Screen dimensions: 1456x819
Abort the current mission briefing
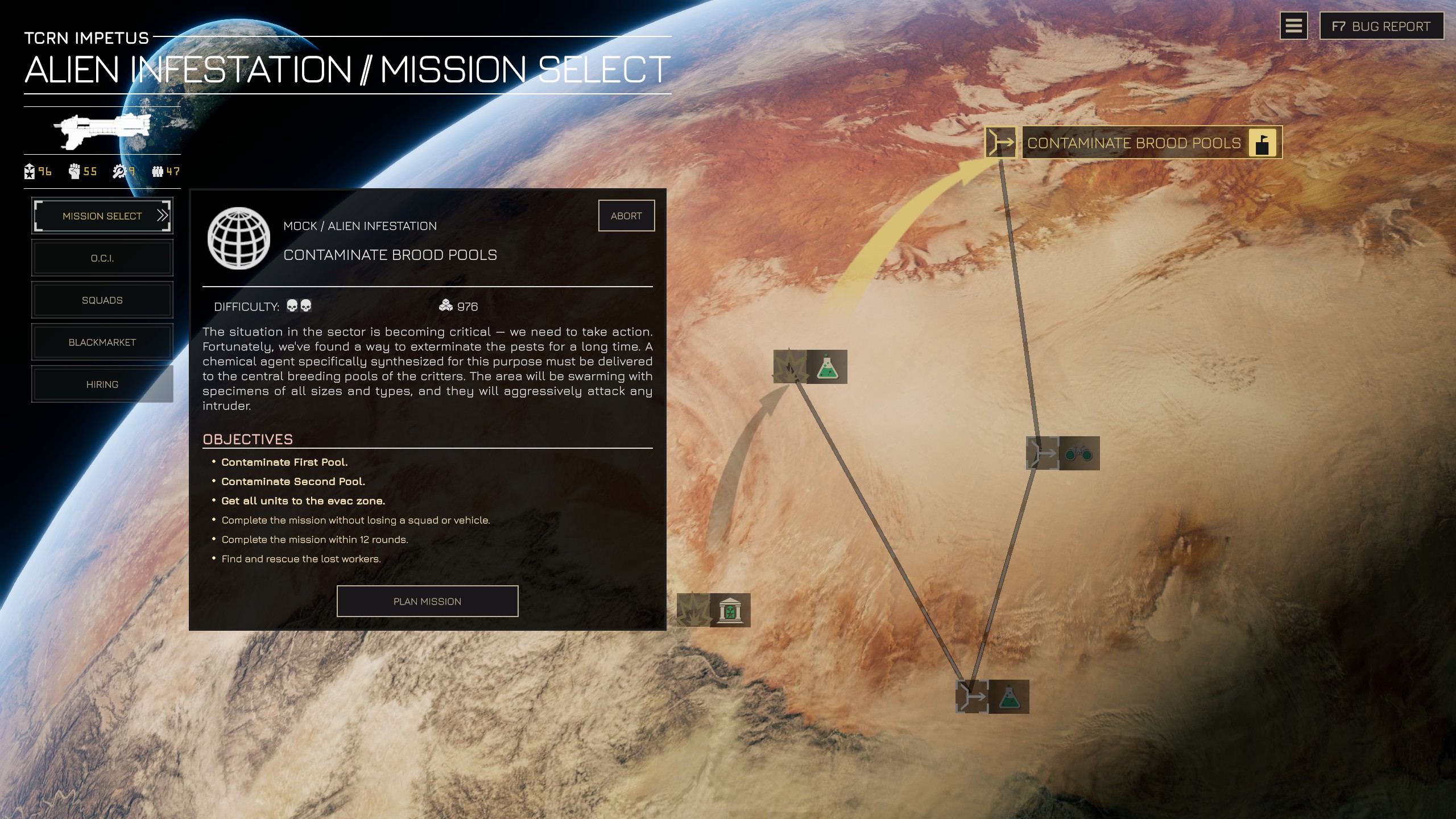[x=626, y=215]
